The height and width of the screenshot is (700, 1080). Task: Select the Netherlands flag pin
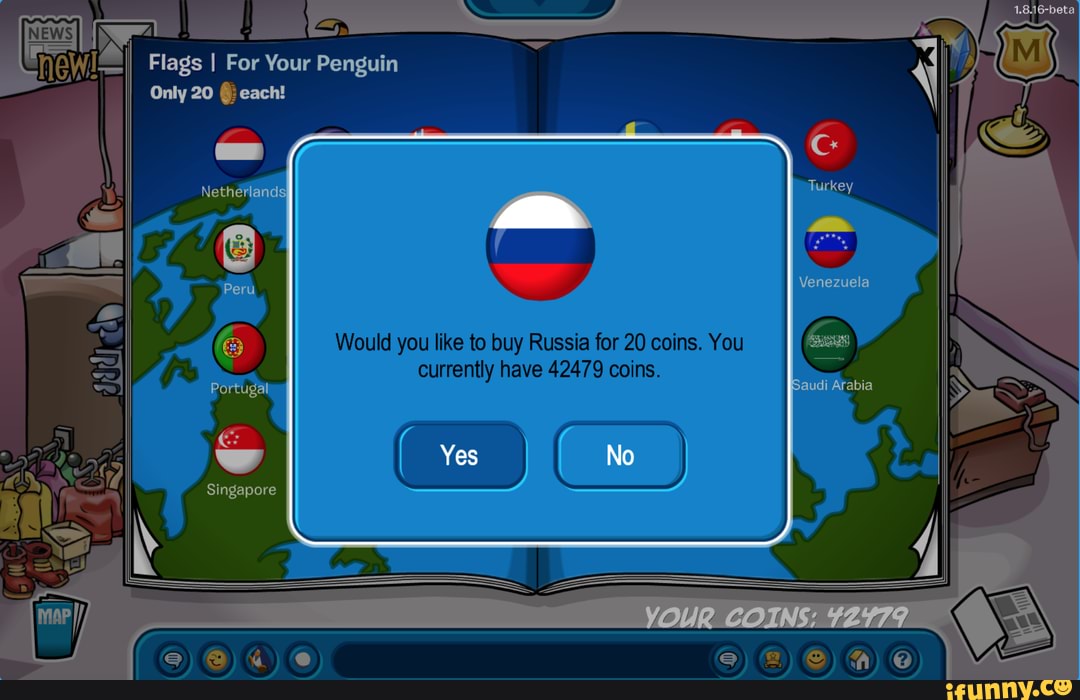[239, 152]
